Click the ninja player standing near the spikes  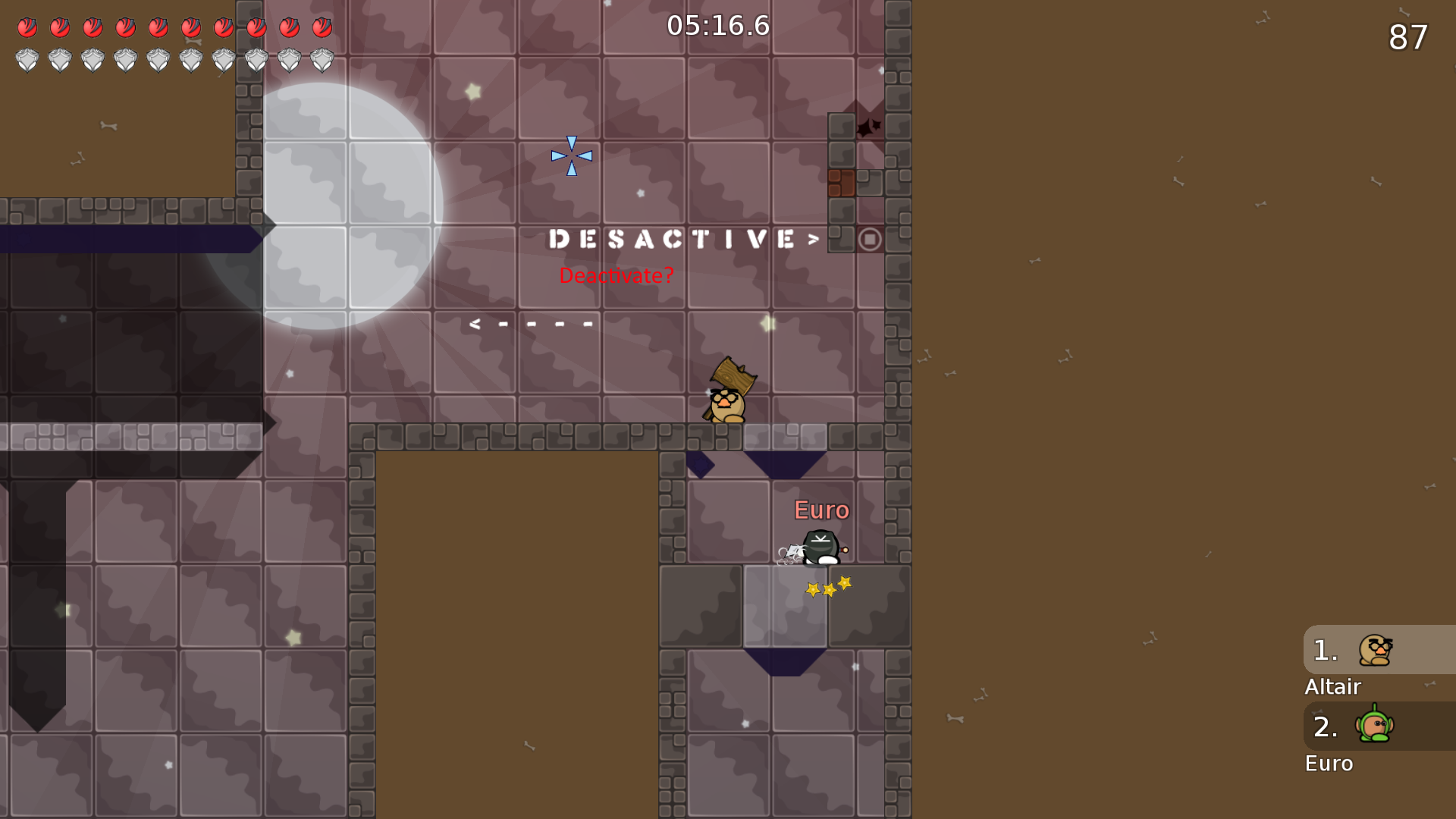(819, 548)
